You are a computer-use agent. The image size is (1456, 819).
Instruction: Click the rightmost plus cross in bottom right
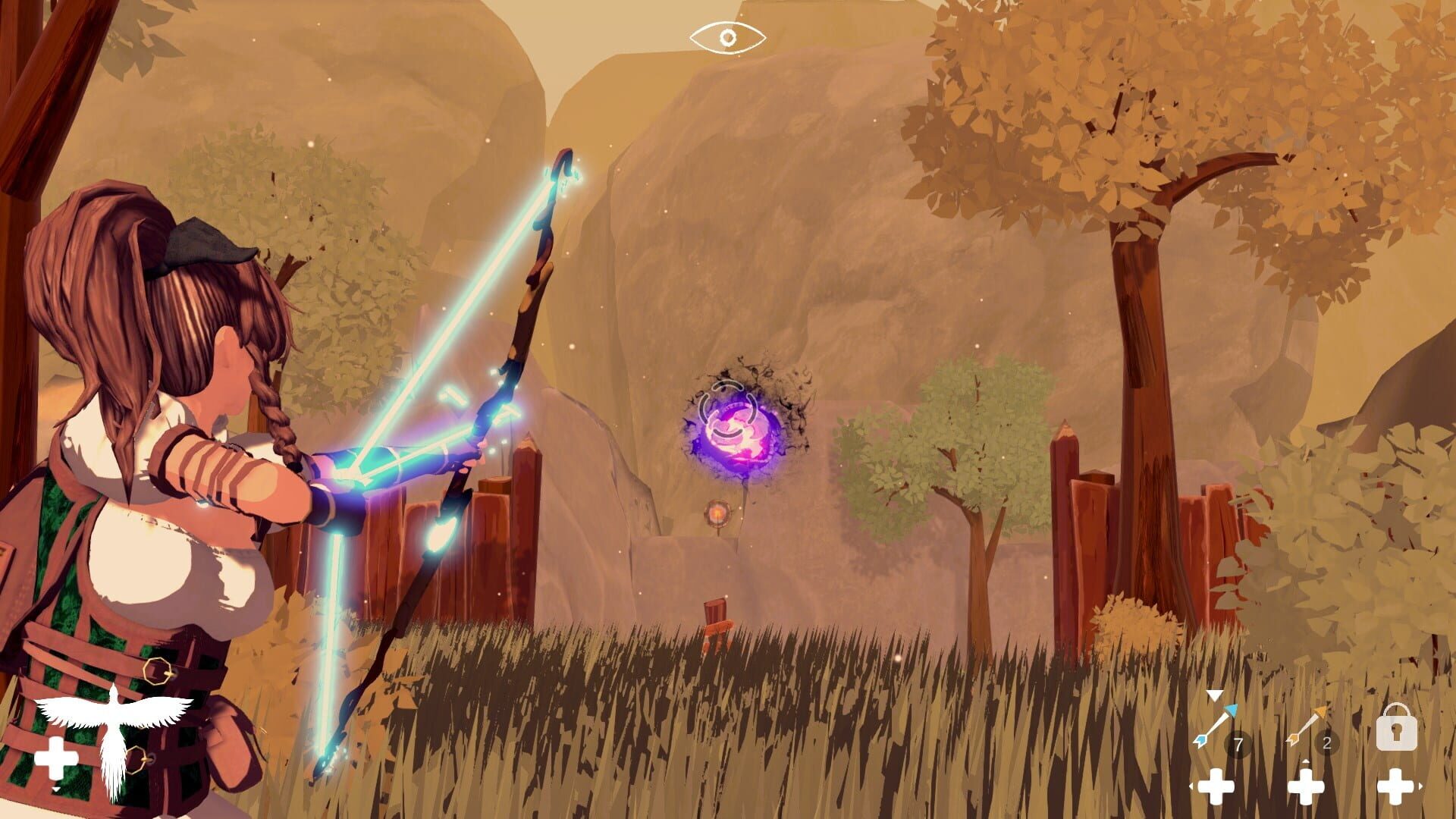point(1394,786)
